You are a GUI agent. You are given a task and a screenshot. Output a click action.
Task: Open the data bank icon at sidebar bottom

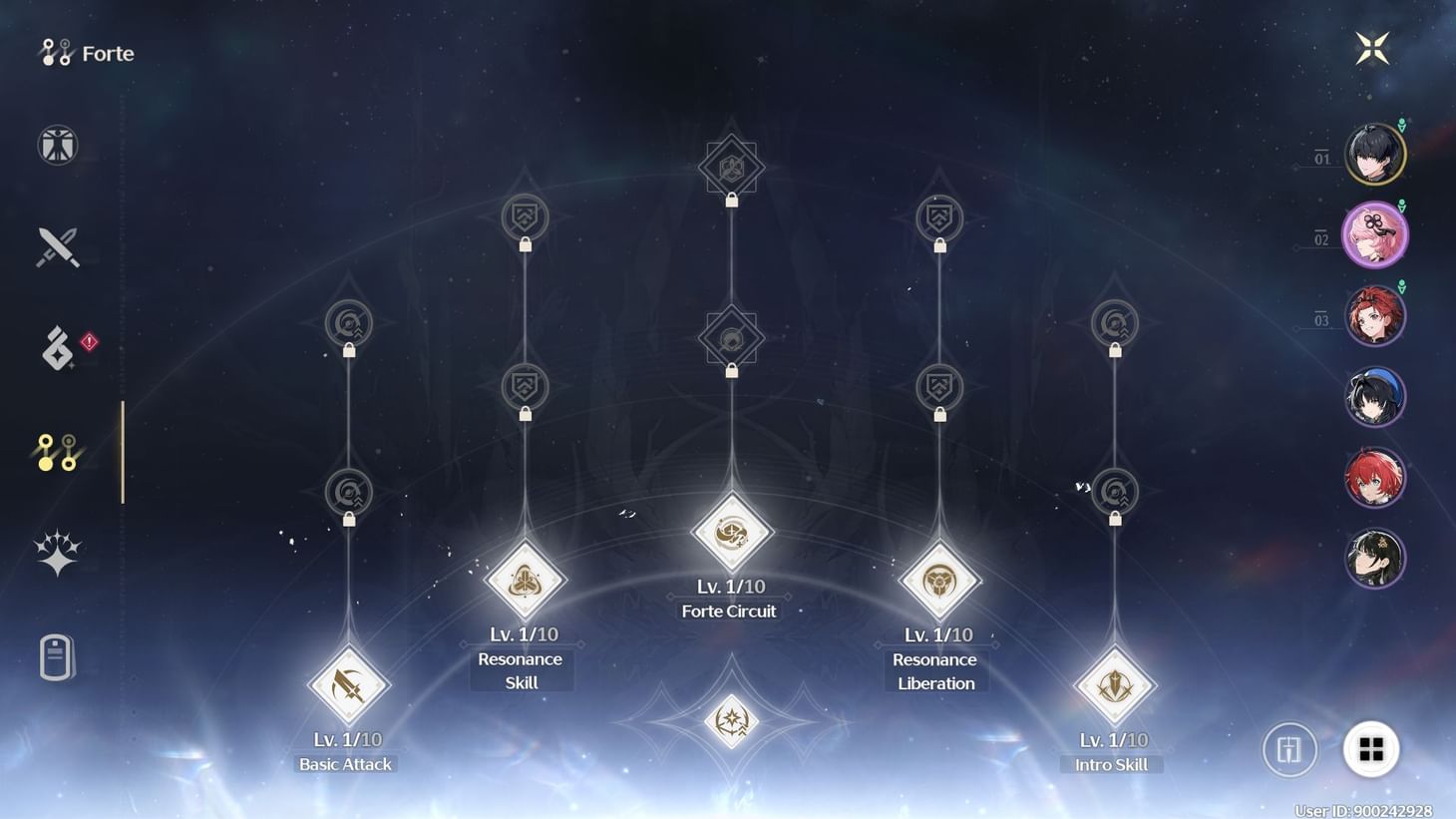[x=56, y=658]
